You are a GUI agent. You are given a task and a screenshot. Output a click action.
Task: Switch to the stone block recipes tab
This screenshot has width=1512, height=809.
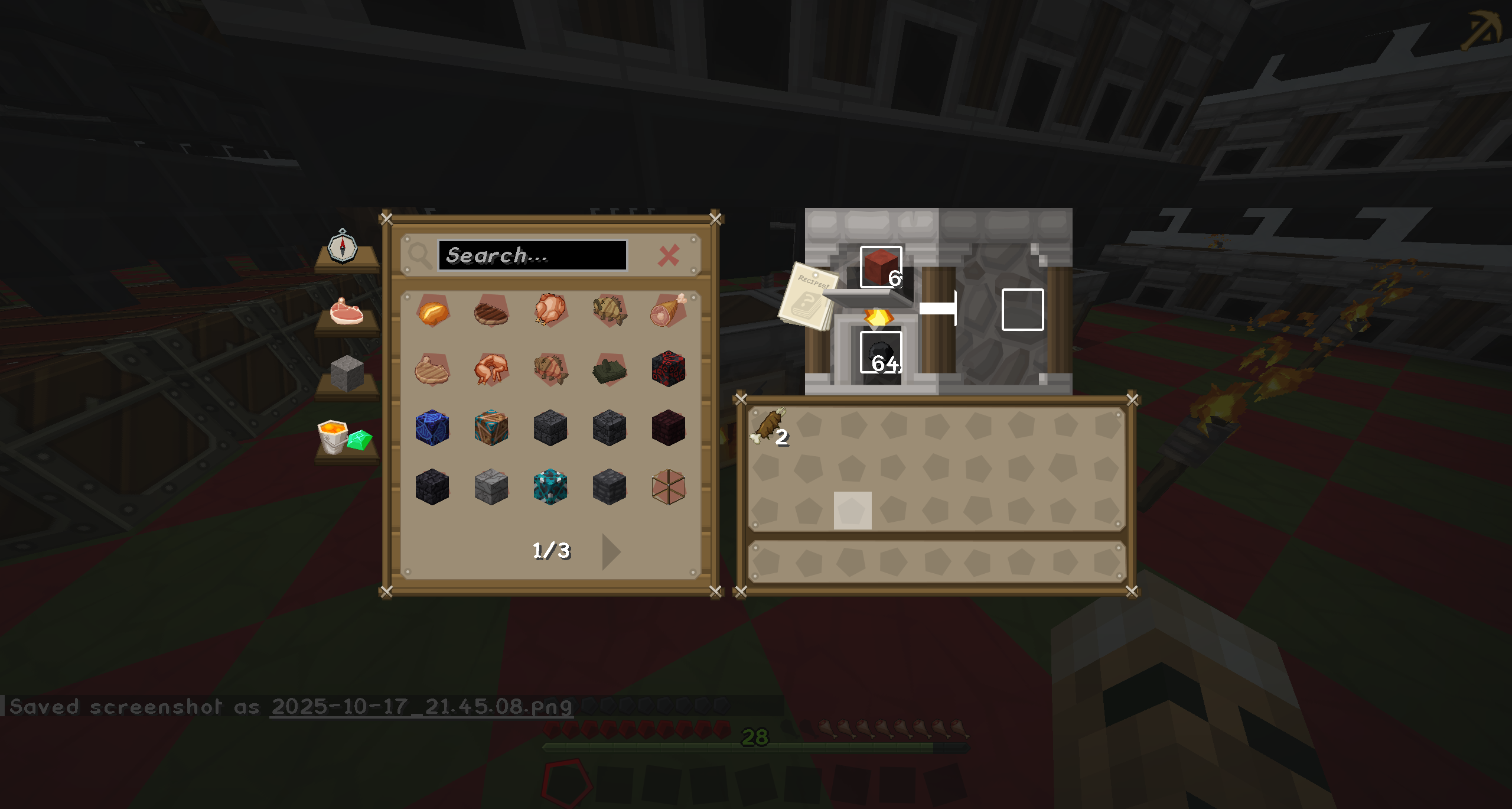click(x=347, y=373)
